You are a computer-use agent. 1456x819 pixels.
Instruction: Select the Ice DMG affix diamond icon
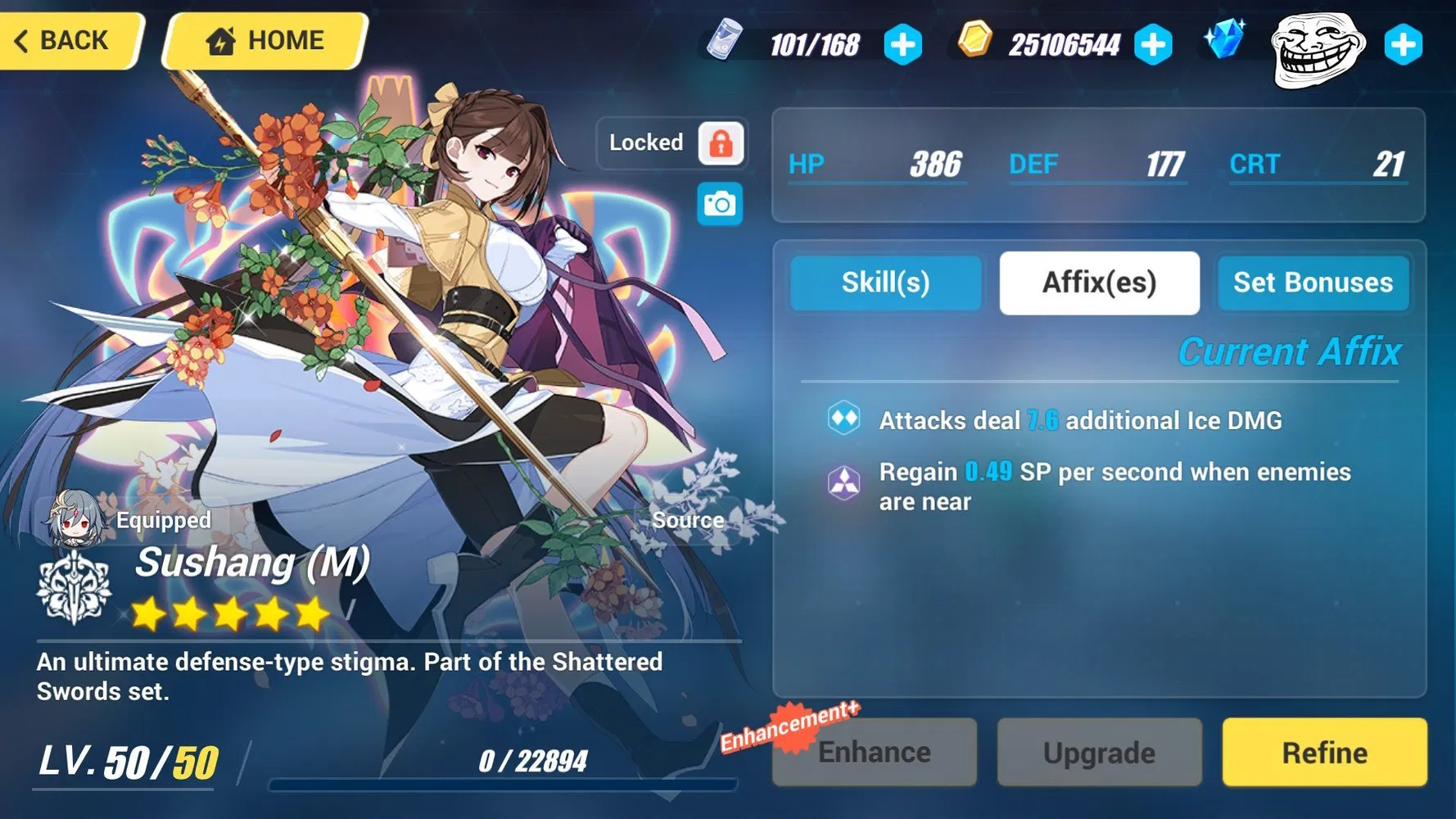pos(843,419)
